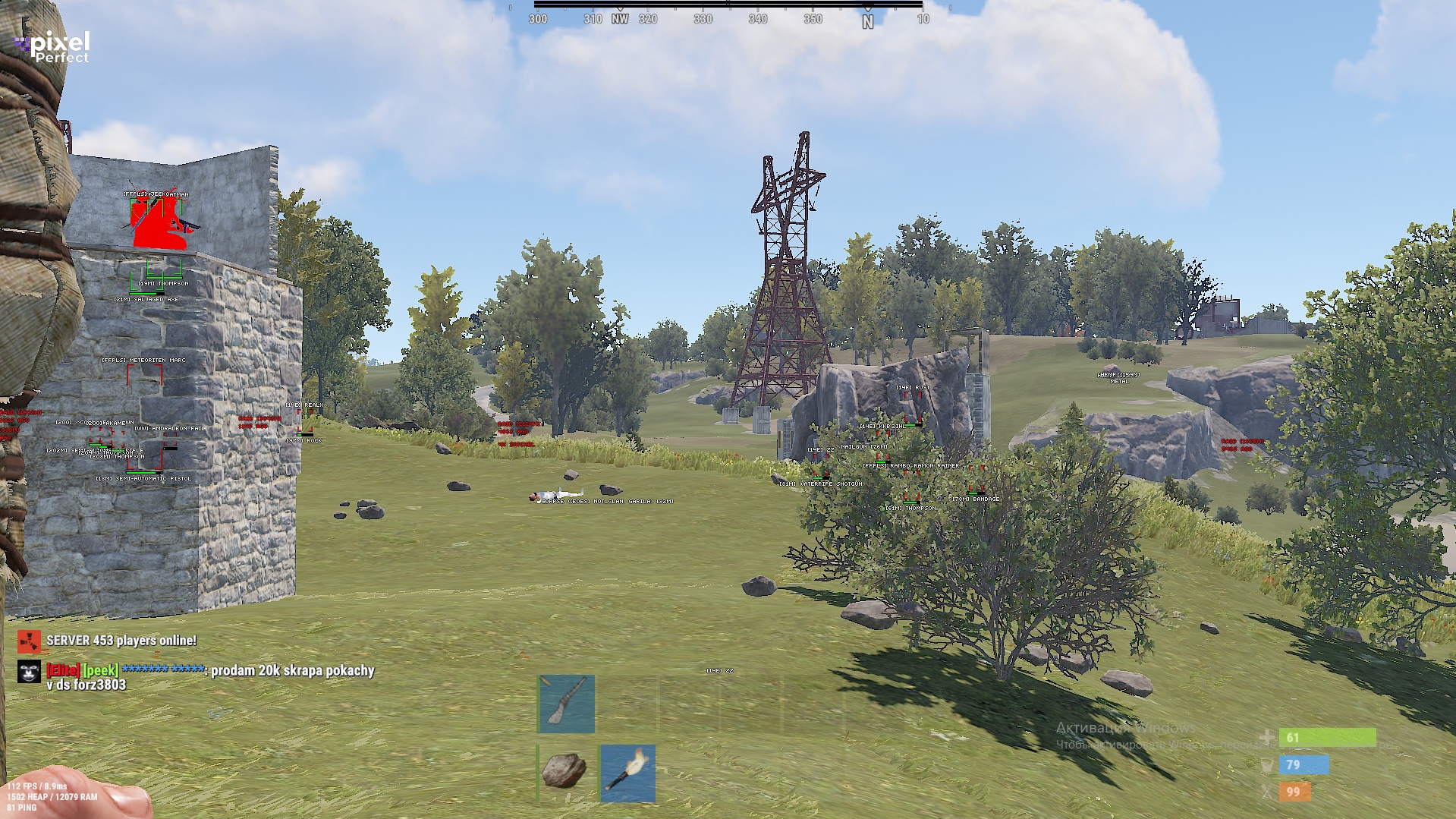Viewport: 1456px width, 819px height.
Task: Select the waterpipe shotgun hotbar slot
Action: 567,704
